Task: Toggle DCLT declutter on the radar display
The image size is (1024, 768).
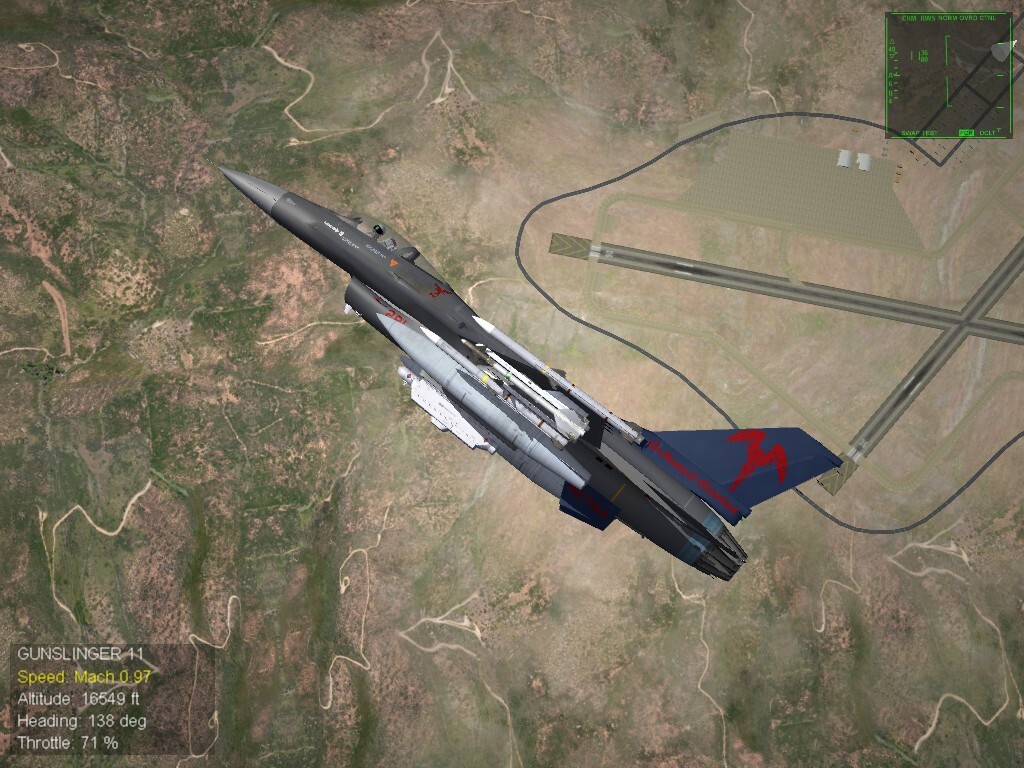Action: [x=987, y=133]
